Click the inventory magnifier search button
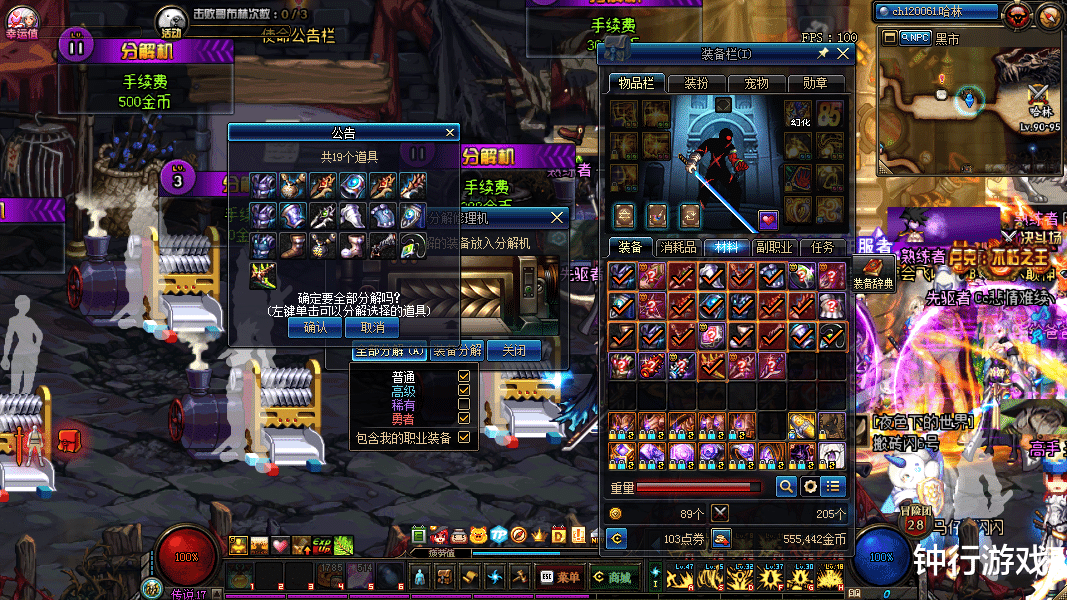 786,486
